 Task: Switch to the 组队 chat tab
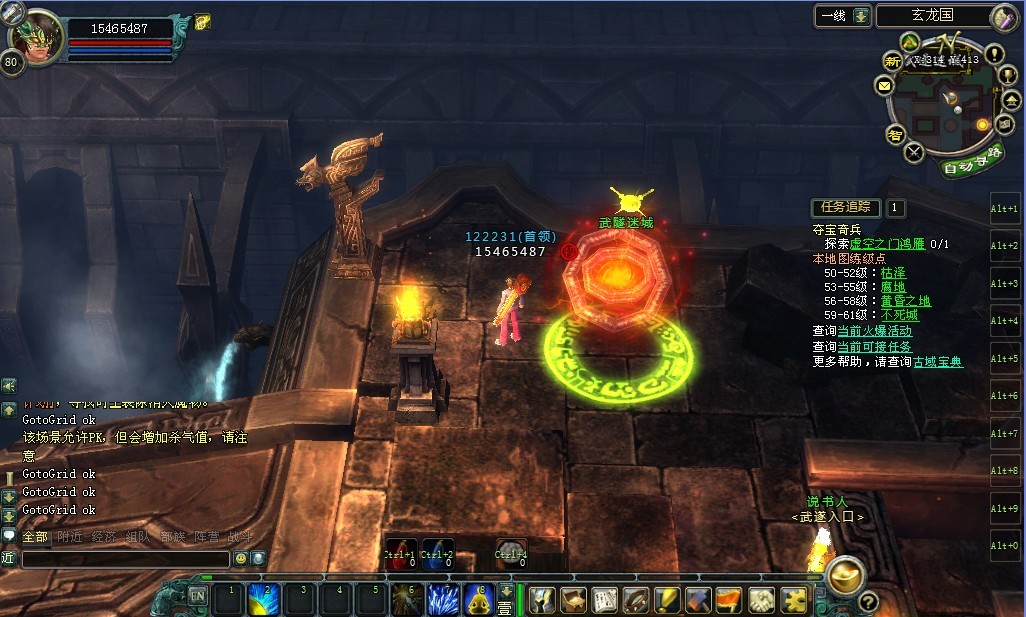tap(136, 537)
